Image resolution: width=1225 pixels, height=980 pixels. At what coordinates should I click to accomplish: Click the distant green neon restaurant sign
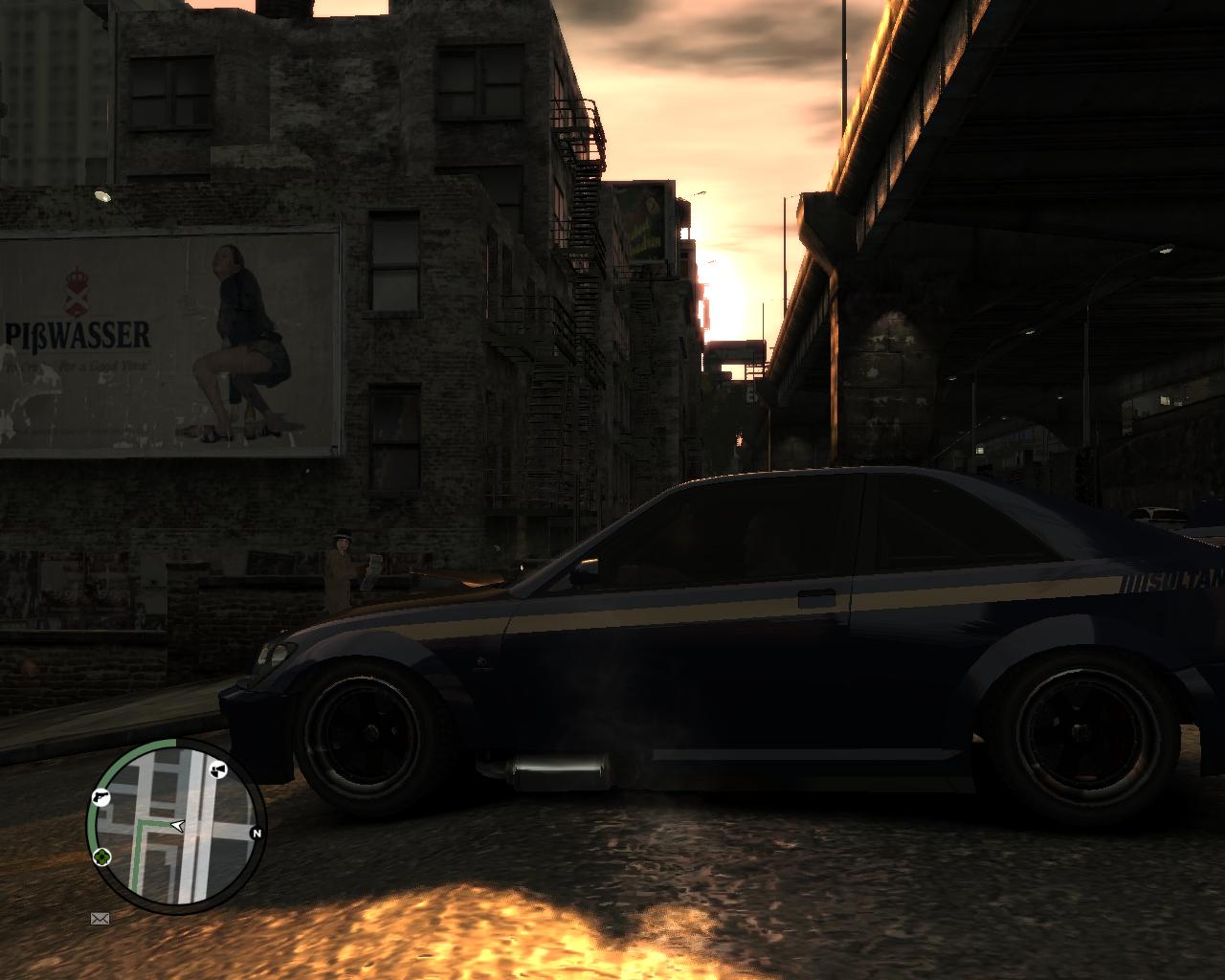pyautogui.click(x=645, y=222)
